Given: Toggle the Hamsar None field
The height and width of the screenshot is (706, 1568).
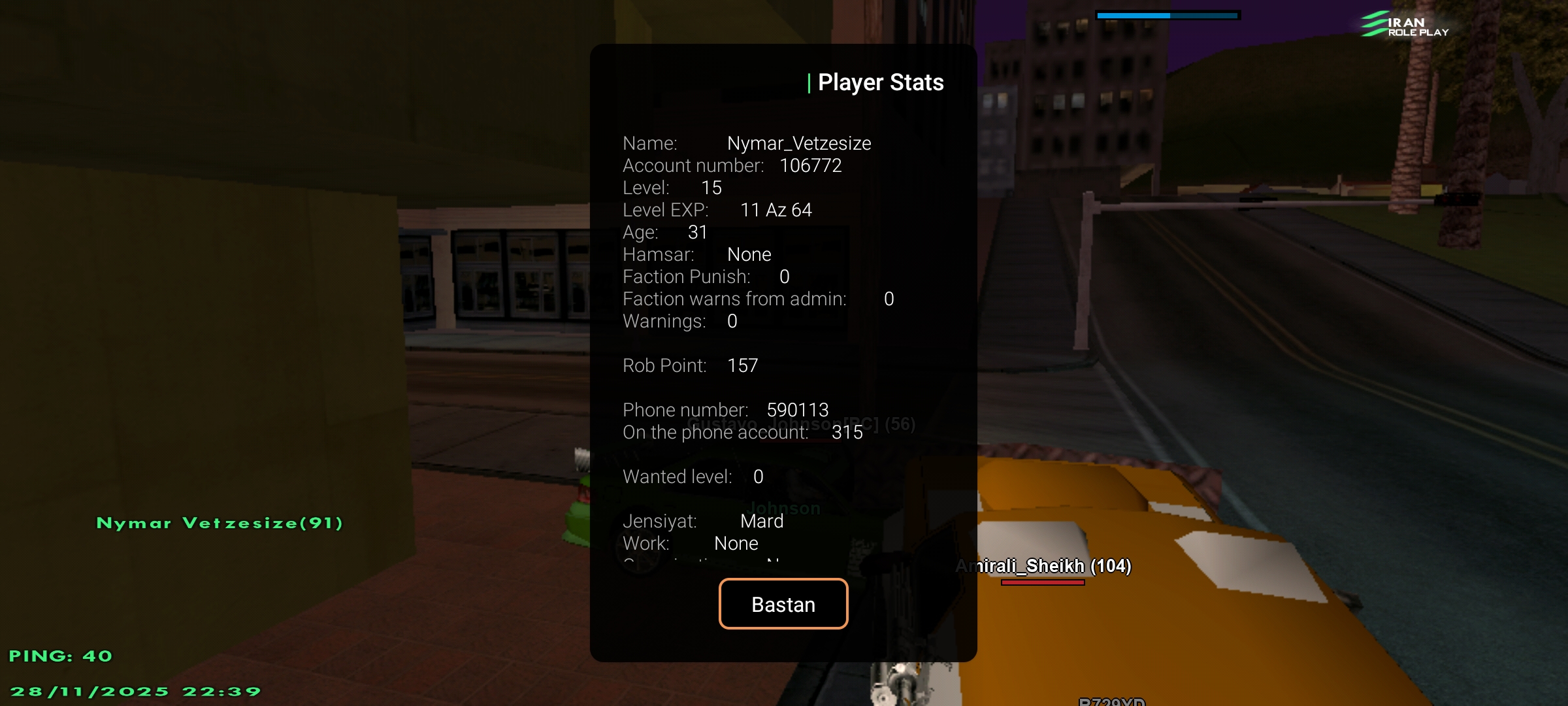Looking at the screenshot, I should (x=696, y=254).
